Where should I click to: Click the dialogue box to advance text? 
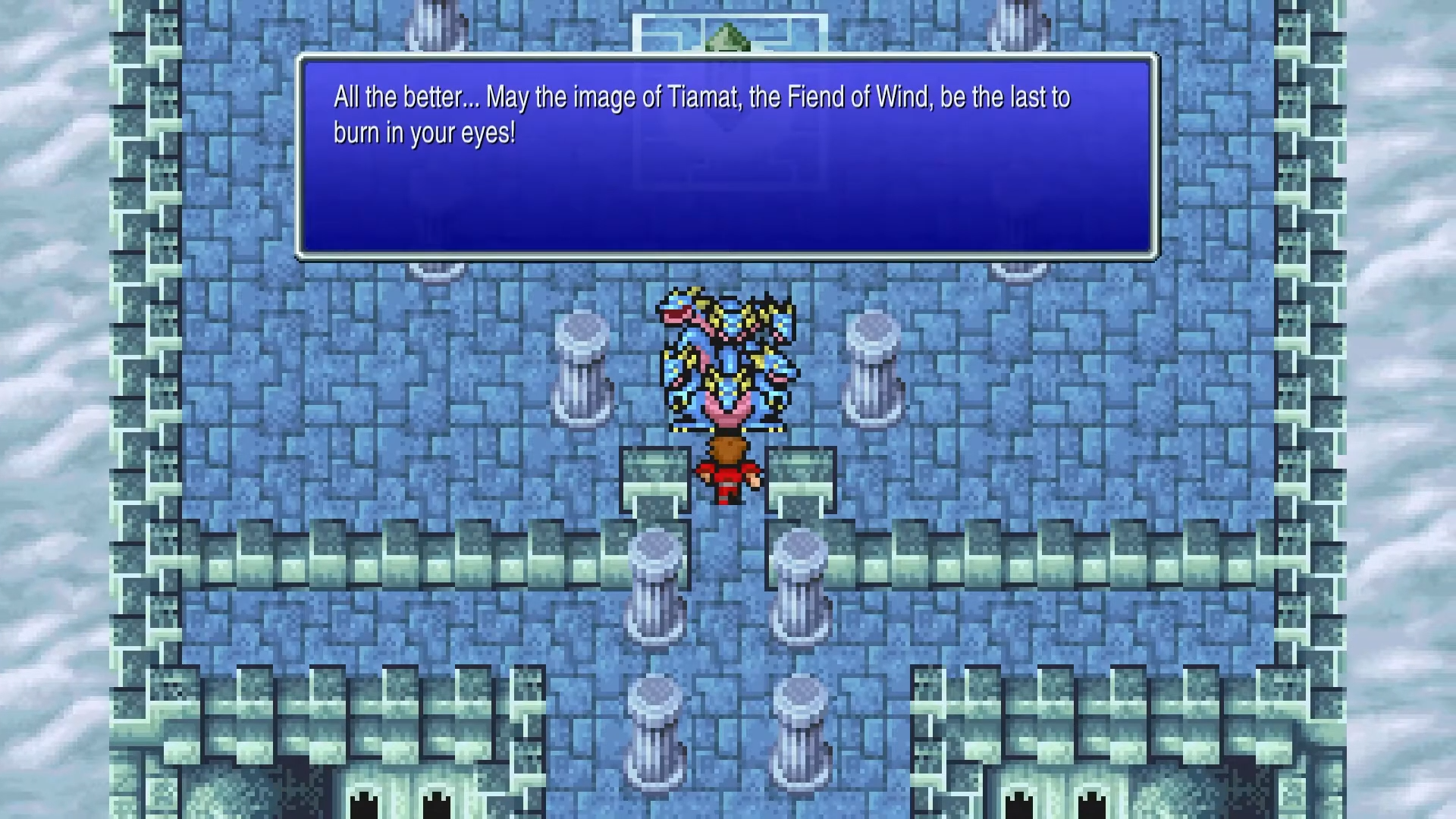726,152
